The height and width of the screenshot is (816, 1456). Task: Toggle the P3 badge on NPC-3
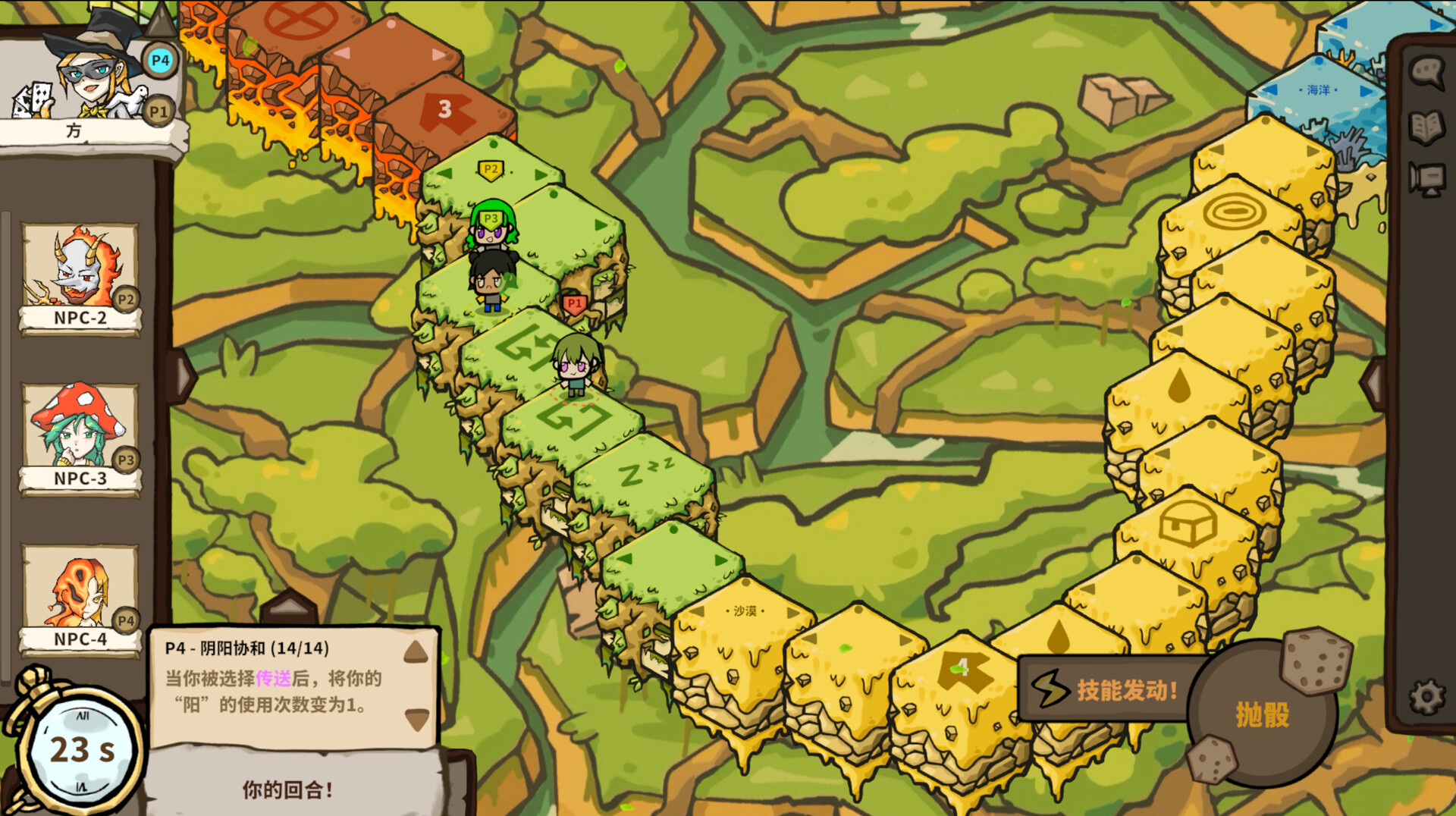(x=127, y=458)
